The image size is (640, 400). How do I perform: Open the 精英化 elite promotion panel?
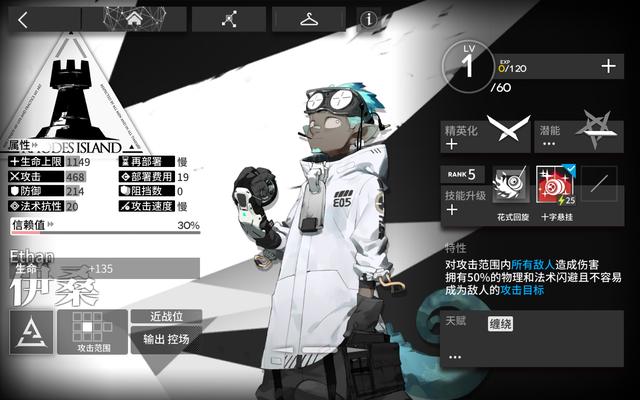pos(486,137)
